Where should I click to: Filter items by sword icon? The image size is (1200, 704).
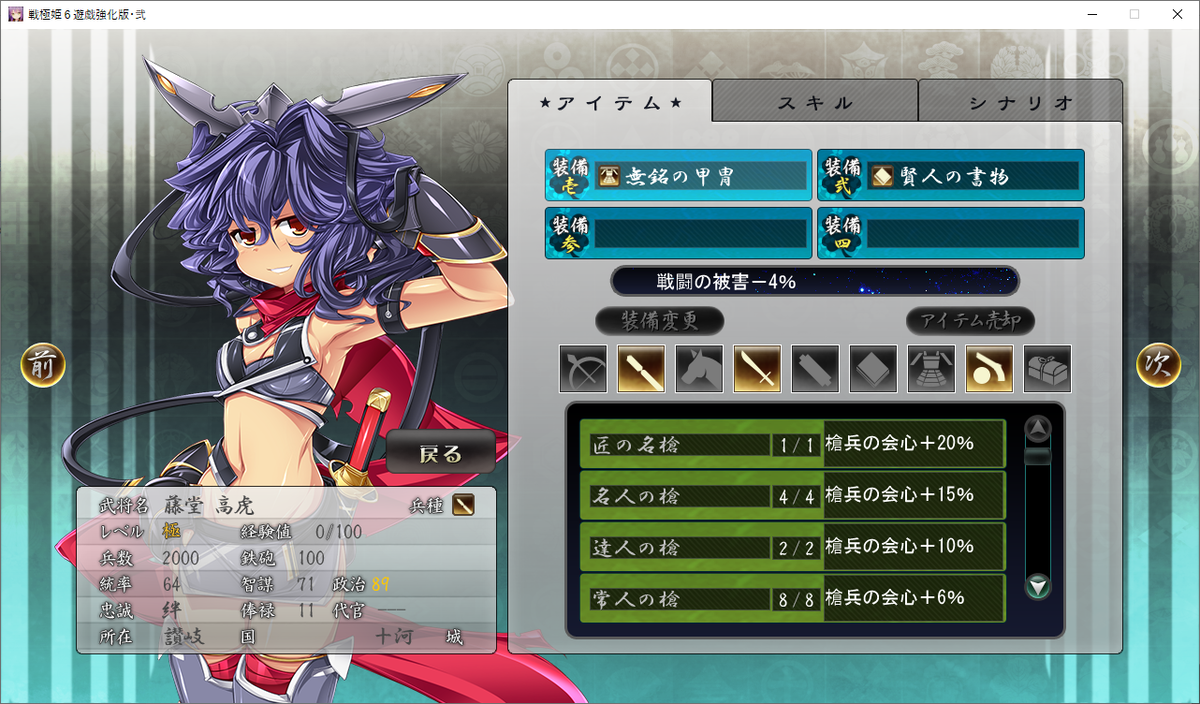757,369
